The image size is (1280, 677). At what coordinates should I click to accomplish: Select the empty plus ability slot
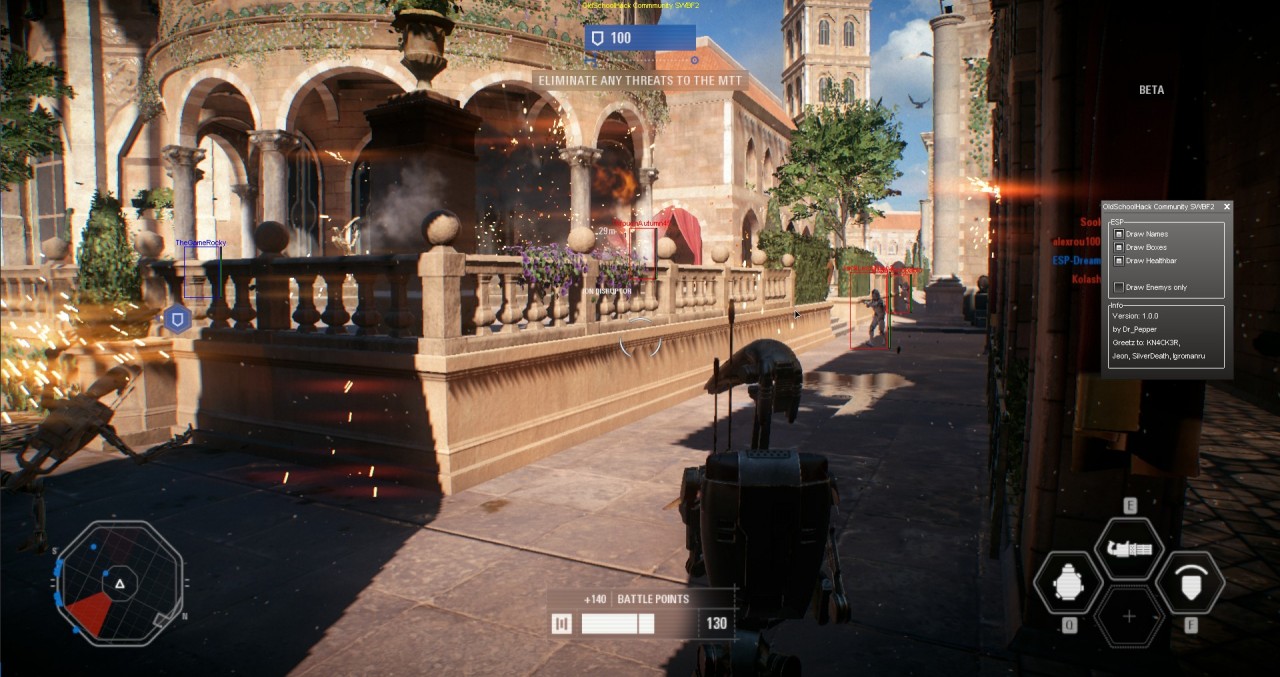[x=1129, y=616]
